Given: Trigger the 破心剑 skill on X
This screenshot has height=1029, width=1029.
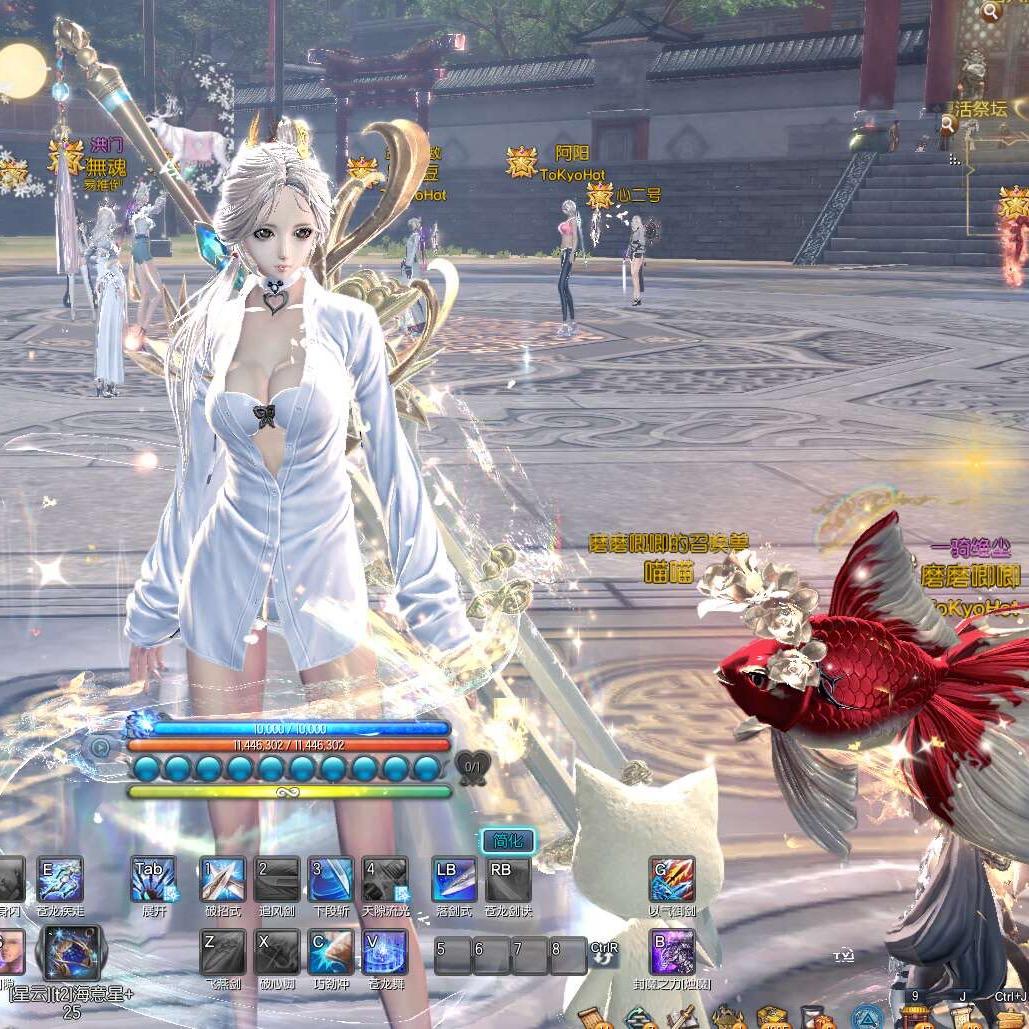Looking at the screenshot, I should [277, 952].
